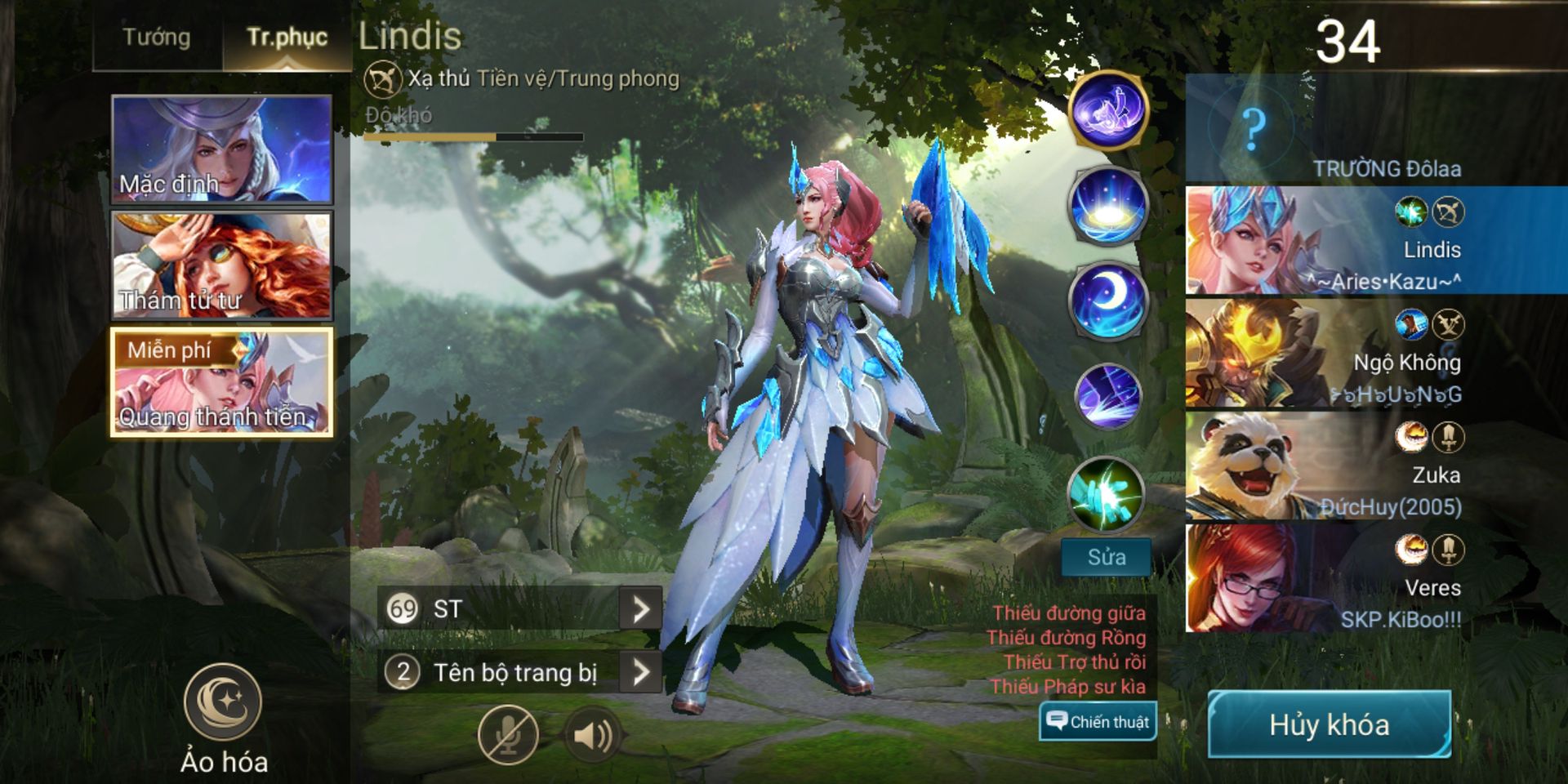Click the Sửa edit button
Viewport: 1568px width, 784px height.
coord(1107,557)
